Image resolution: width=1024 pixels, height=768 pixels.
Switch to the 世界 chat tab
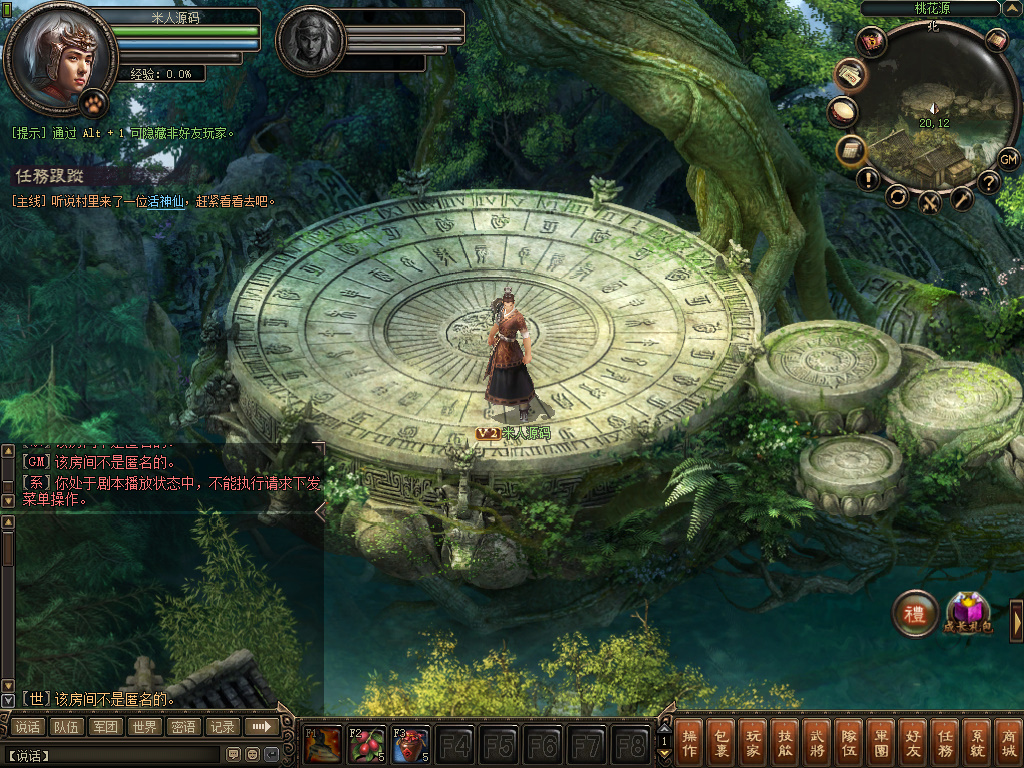point(145,727)
